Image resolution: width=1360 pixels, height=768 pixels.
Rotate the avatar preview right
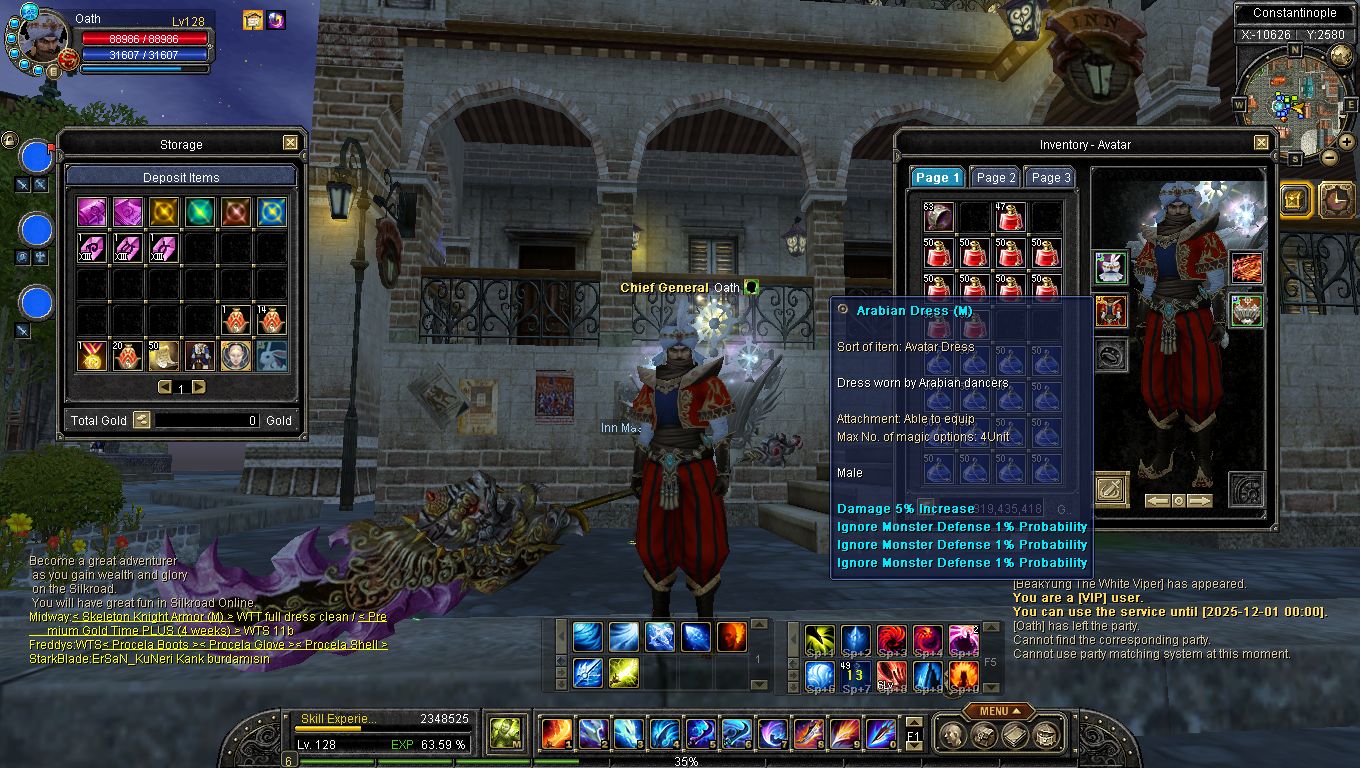pos(1200,500)
